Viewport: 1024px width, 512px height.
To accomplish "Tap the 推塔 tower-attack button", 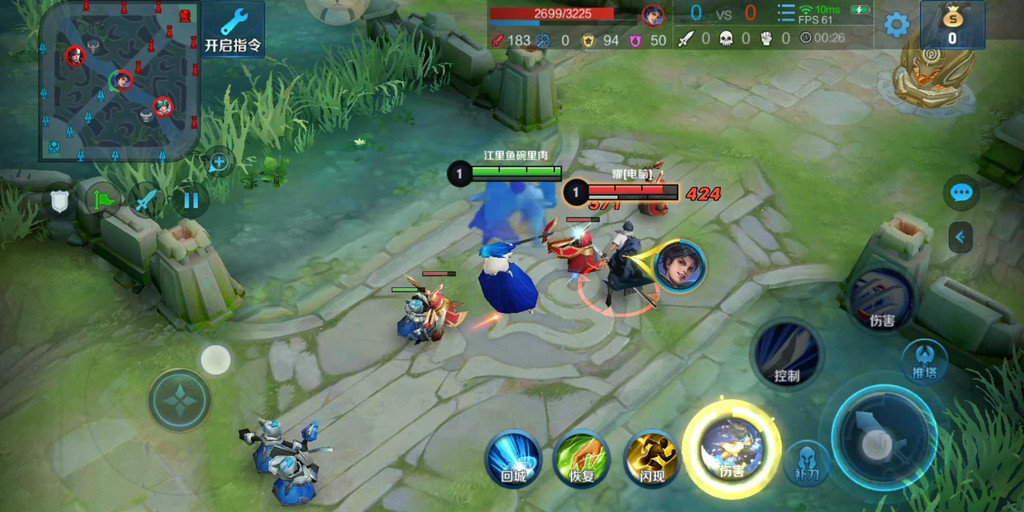I will (x=924, y=361).
